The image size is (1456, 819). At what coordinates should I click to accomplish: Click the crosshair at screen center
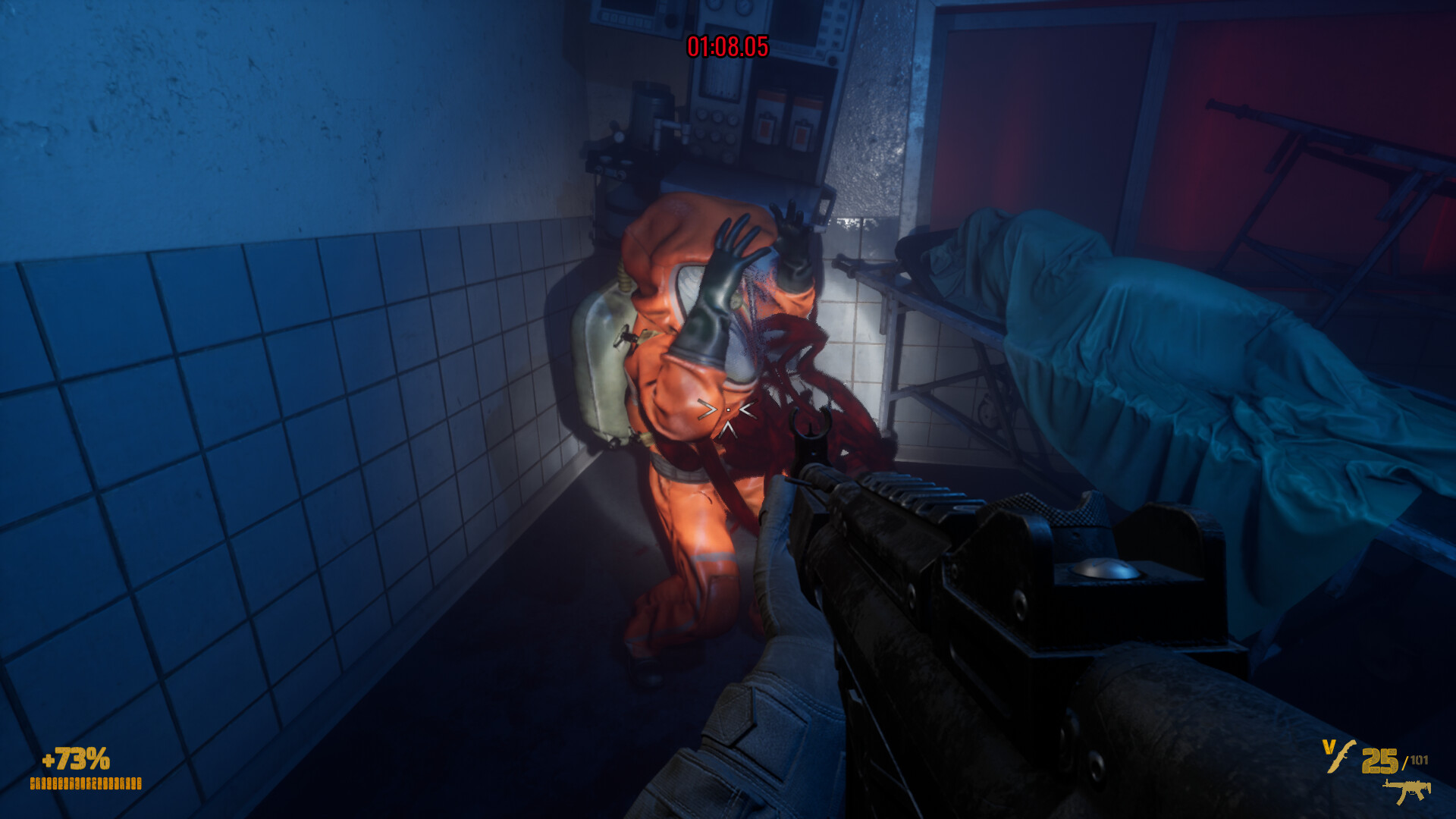pos(726,409)
